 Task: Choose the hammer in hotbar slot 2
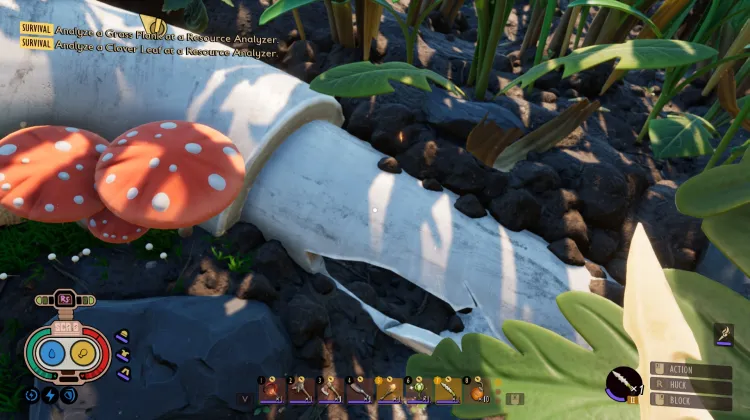click(x=301, y=389)
